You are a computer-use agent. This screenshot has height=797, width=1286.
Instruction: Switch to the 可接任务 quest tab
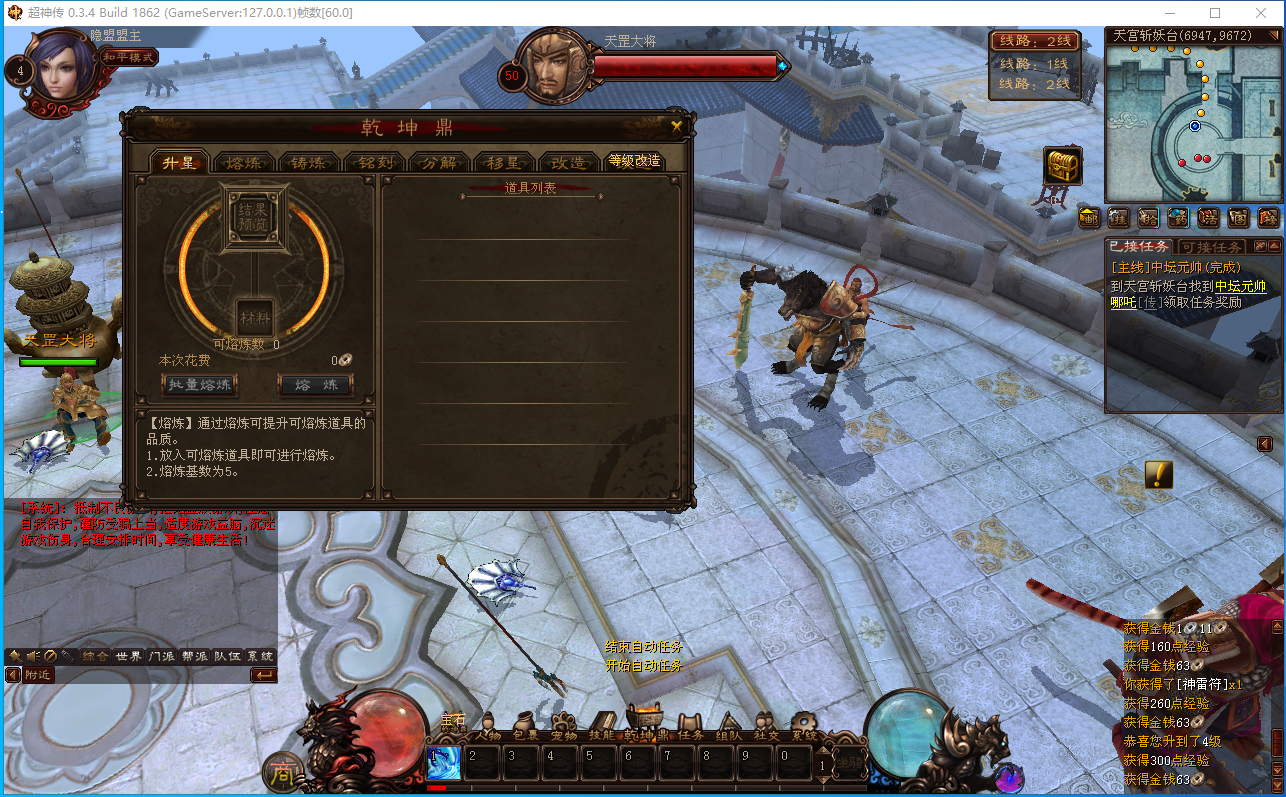(1211, 247)
